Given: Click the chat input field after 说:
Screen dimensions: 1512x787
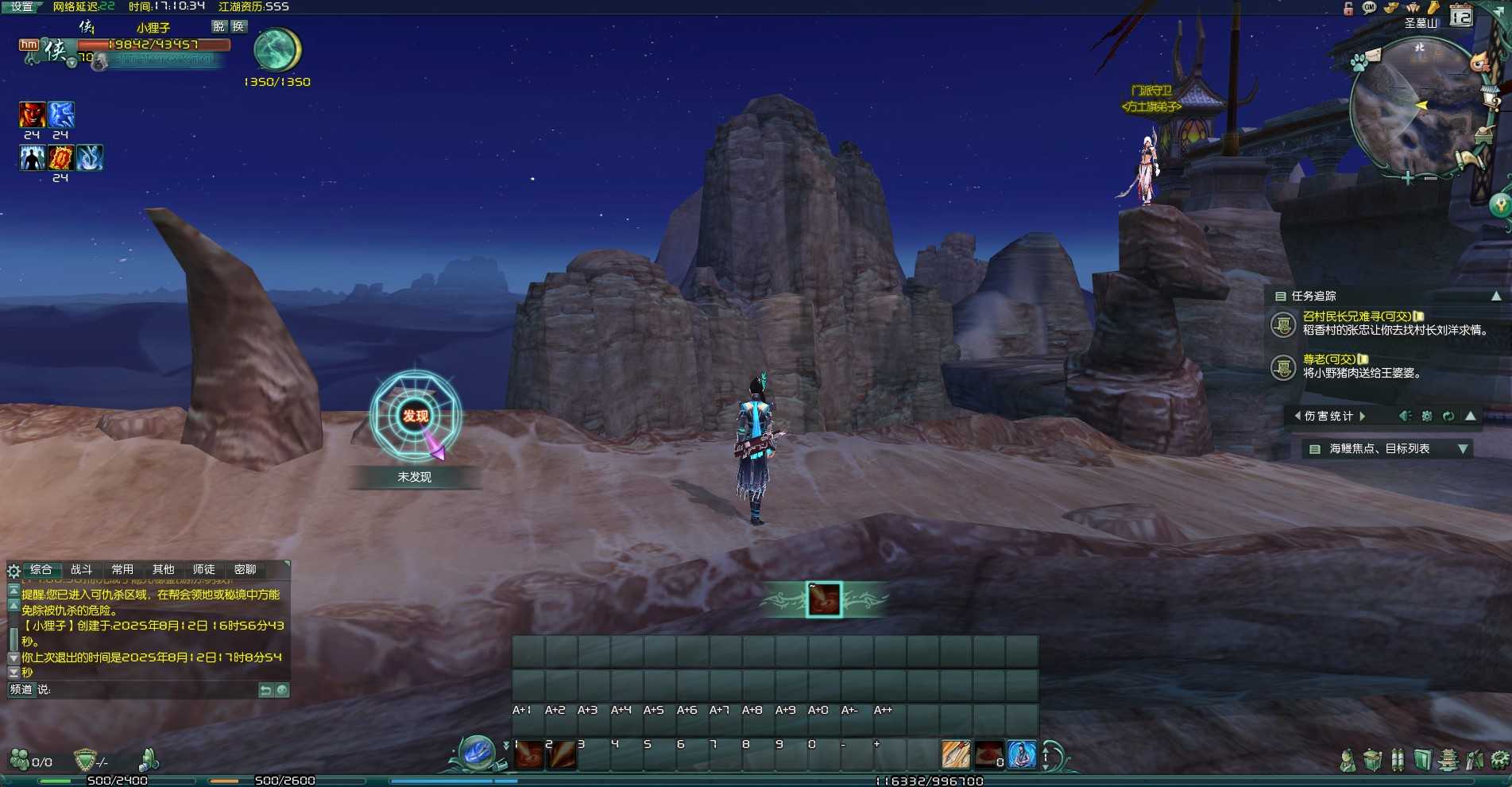Looking at the screenshot, I should coord(151,690).
